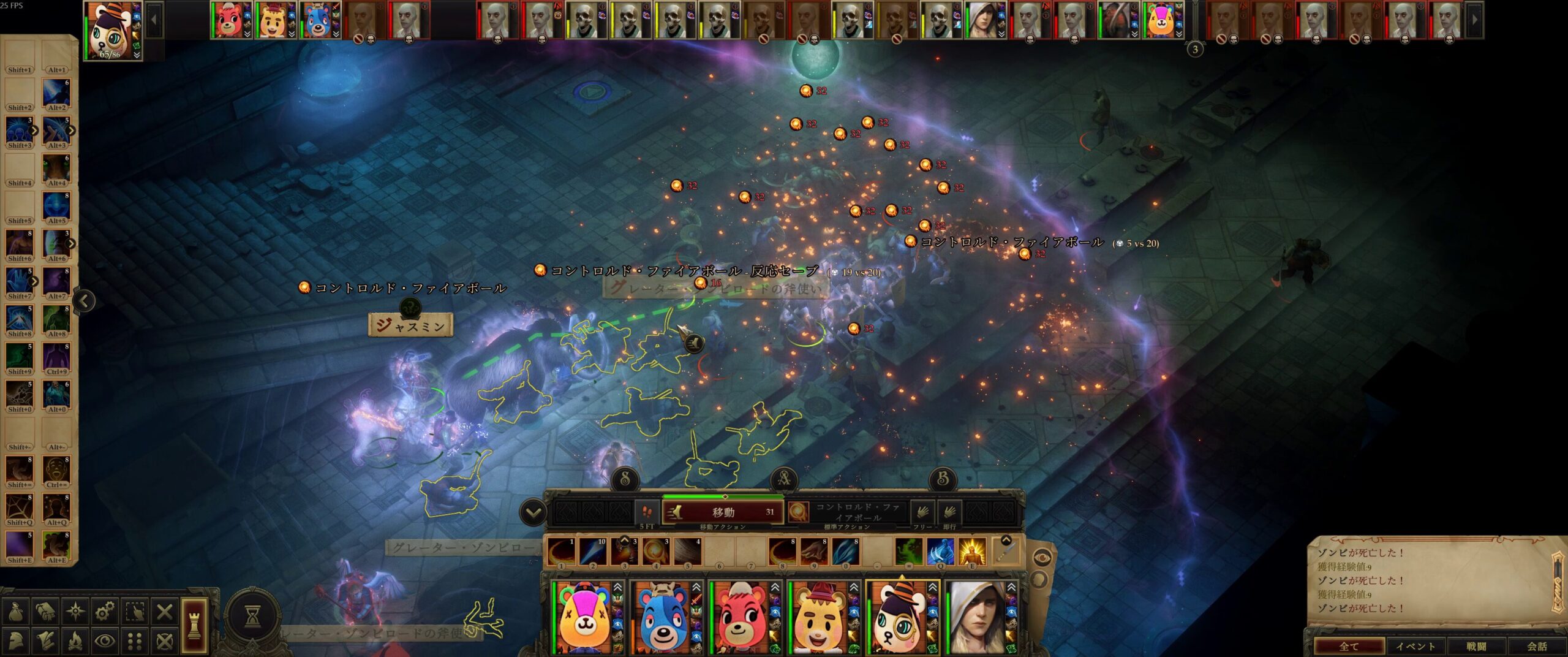Switch combat log to イベント tab
This screenshot has height=657, width=1568.
pyautogui.click(x=1415, y=646)
